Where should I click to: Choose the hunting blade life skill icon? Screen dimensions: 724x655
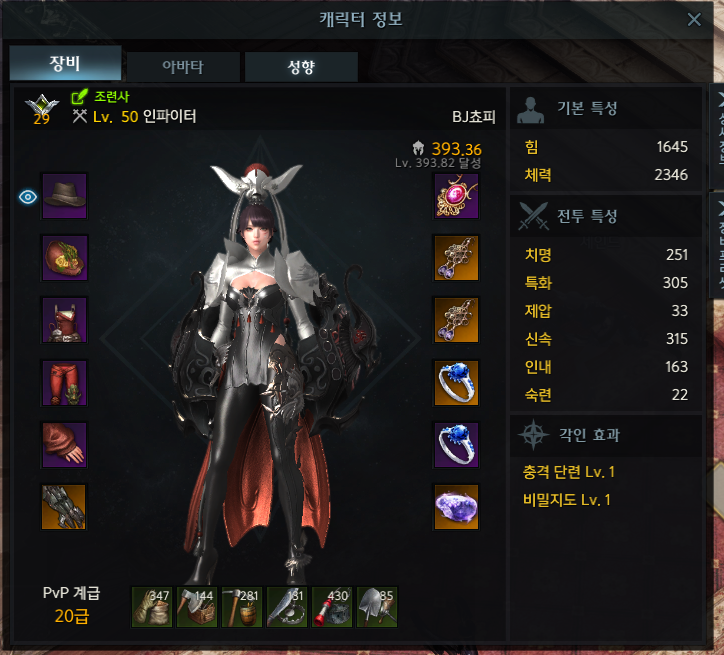pos(287,606)
